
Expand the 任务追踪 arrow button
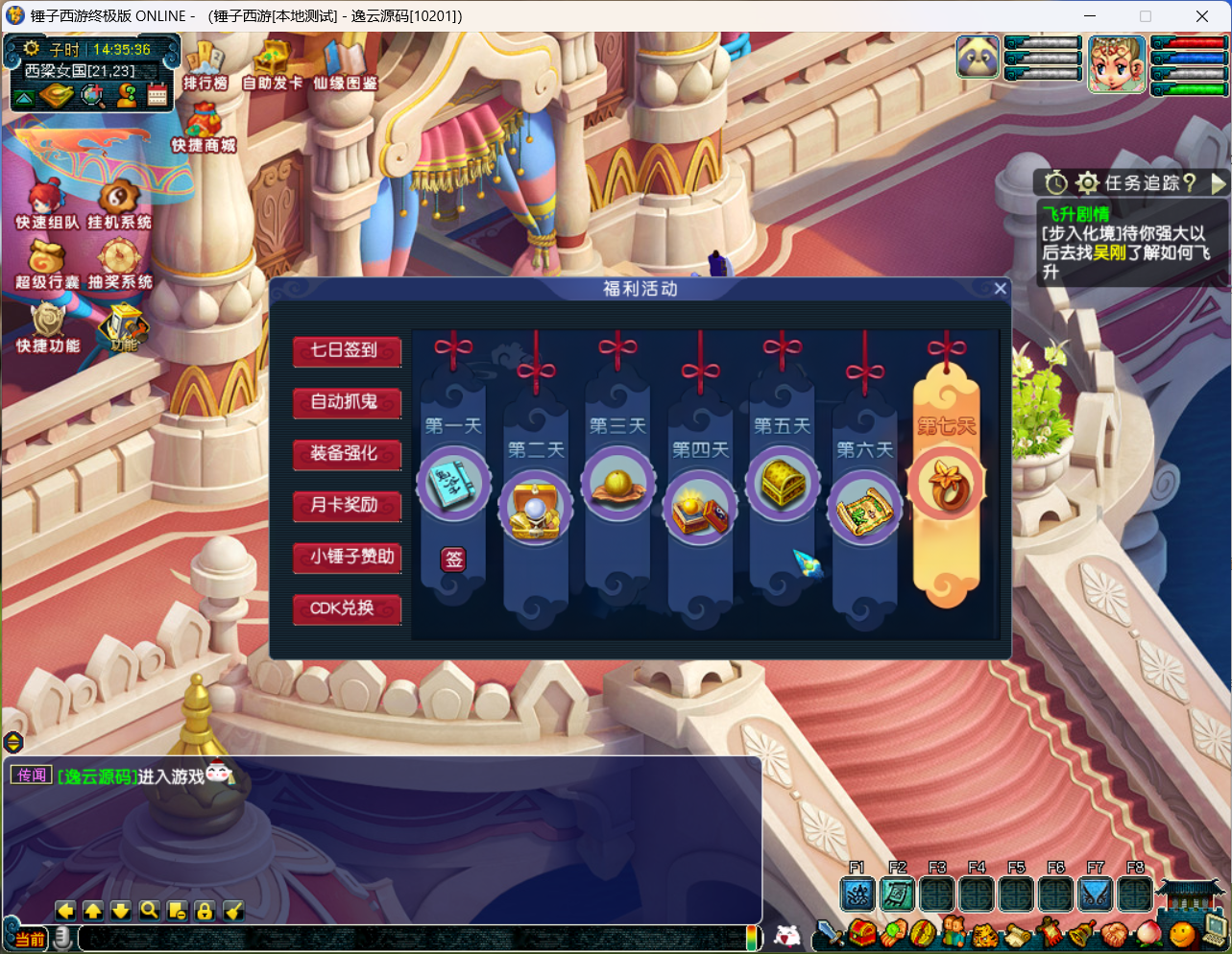1219,182
